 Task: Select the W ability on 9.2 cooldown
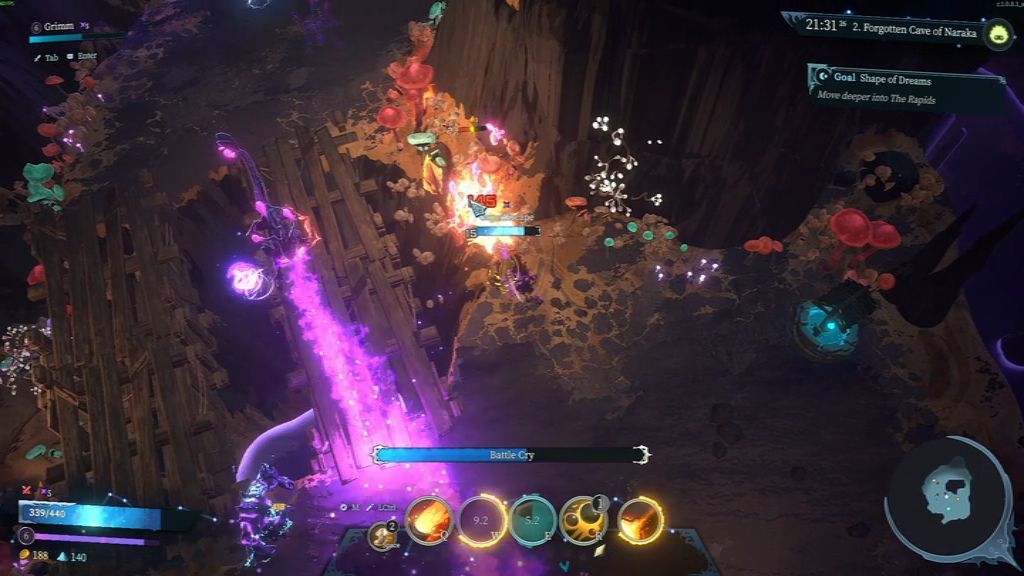click(x=481, y=520)
